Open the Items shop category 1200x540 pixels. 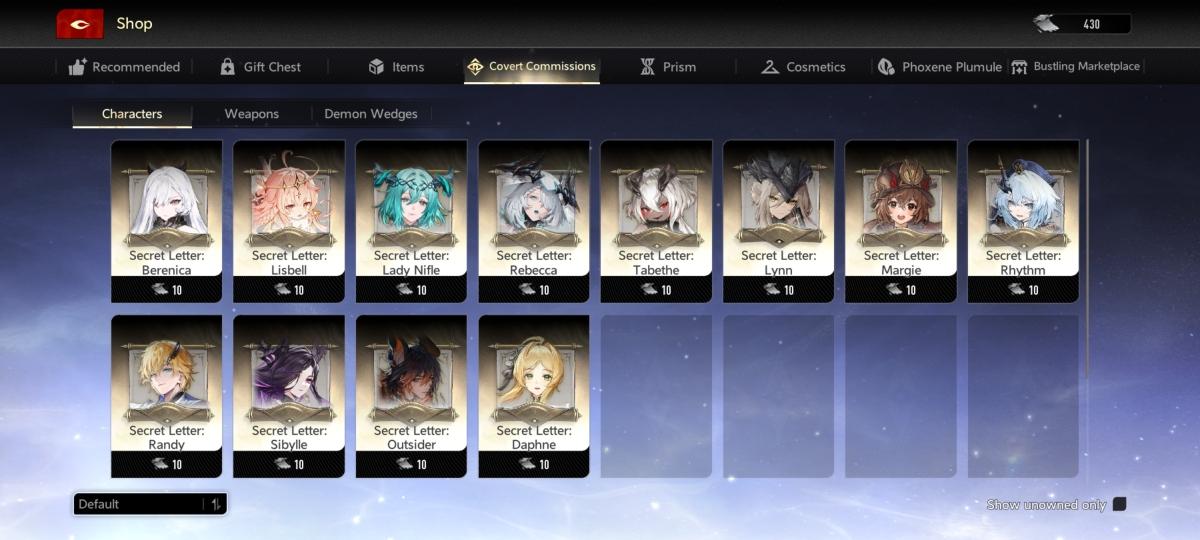coord(397,67)
